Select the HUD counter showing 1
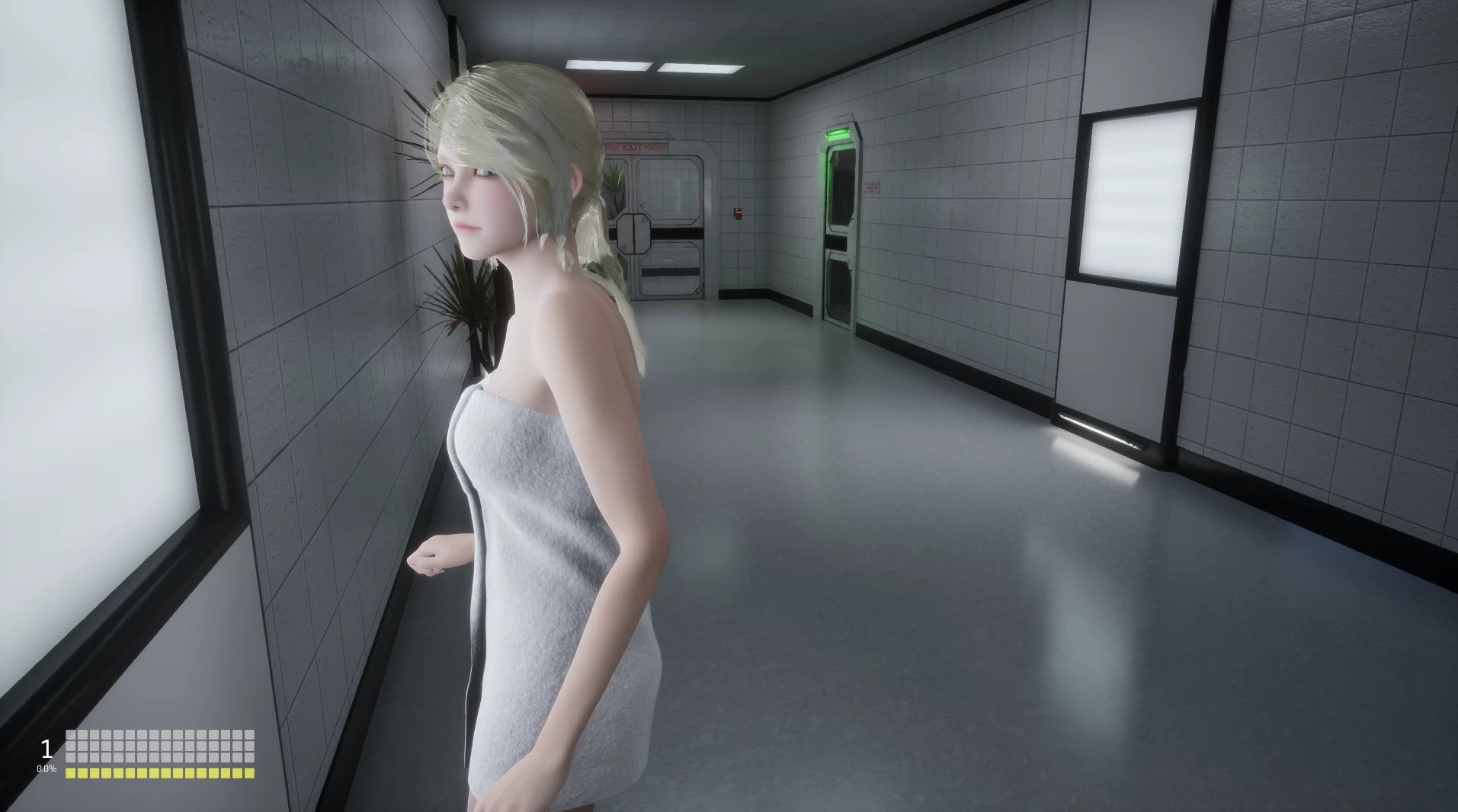Screen dimensions: 1458x812 pyautogui.click(x=46, y=749)
